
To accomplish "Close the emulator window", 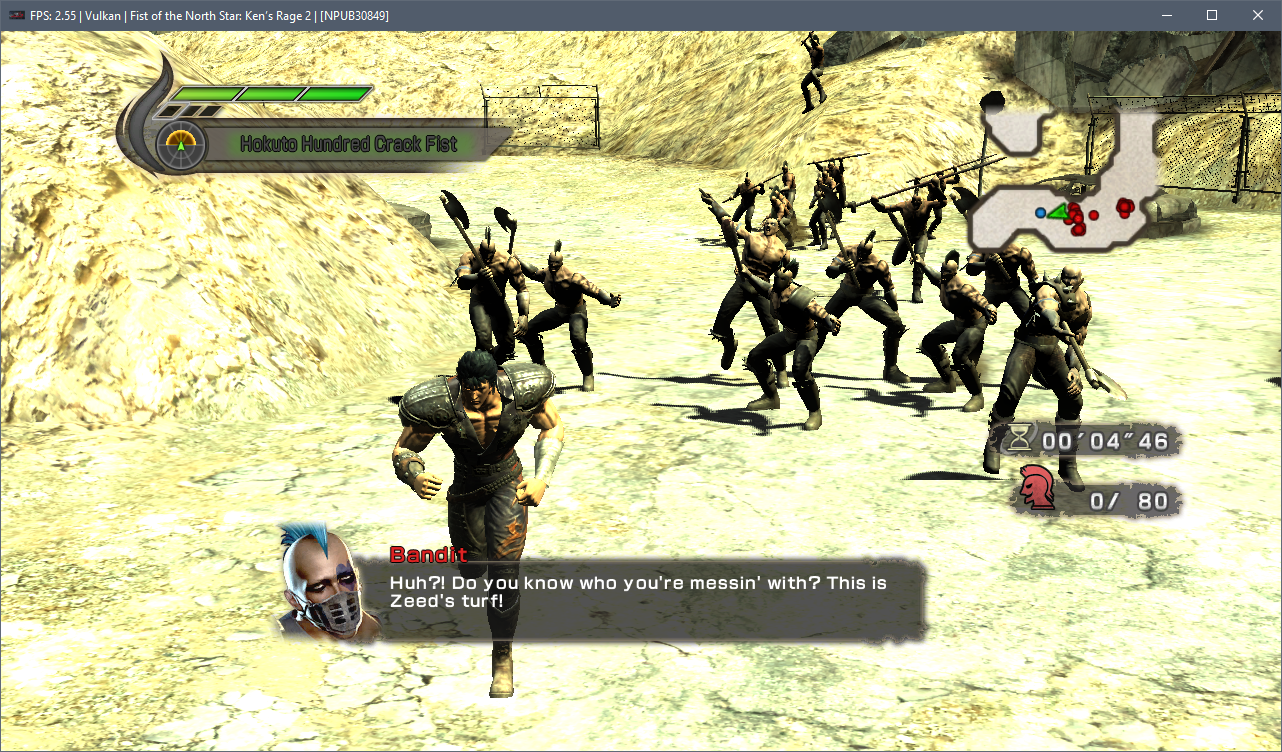I will tap(1257, 15).
